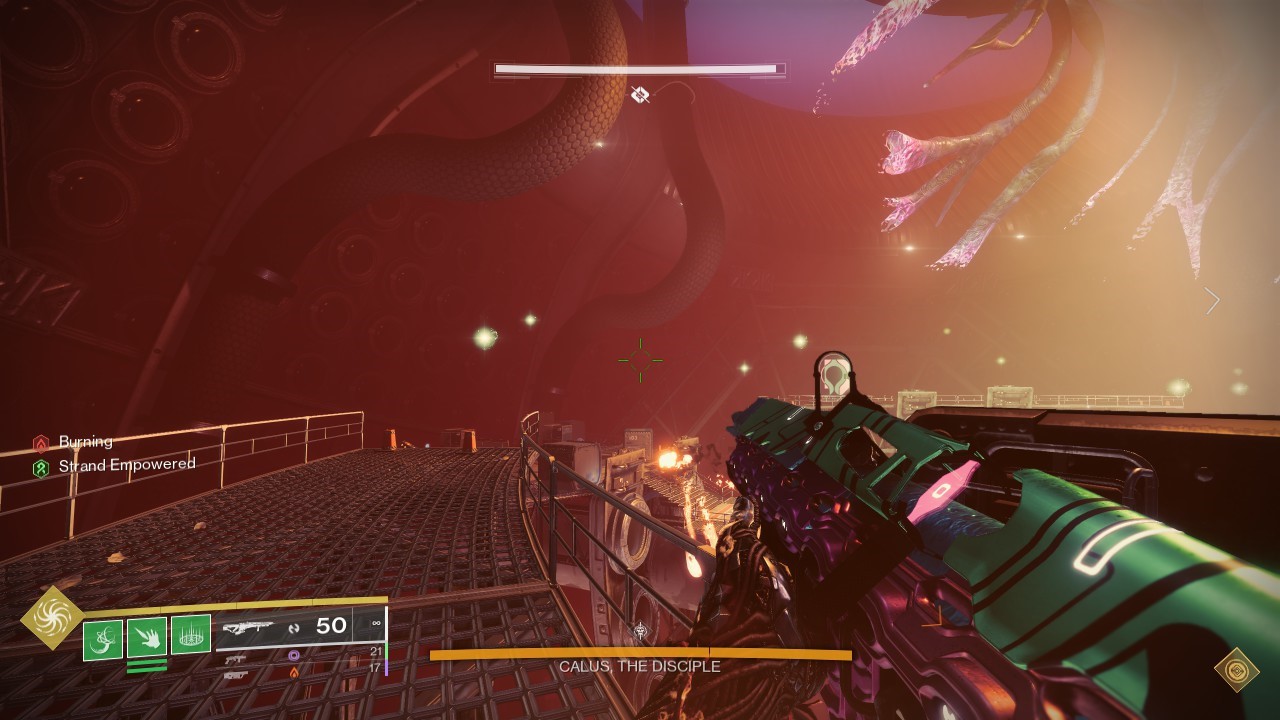Click the green class ability icon
The image size is (1280, 720).
point(190,633)
